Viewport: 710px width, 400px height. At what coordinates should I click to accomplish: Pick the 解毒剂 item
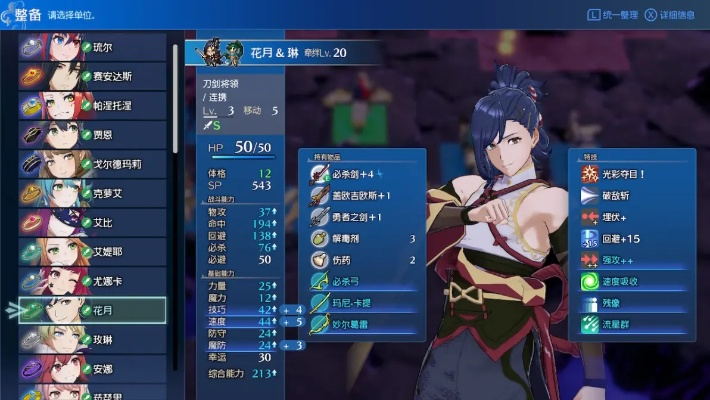tap(366, 239)
